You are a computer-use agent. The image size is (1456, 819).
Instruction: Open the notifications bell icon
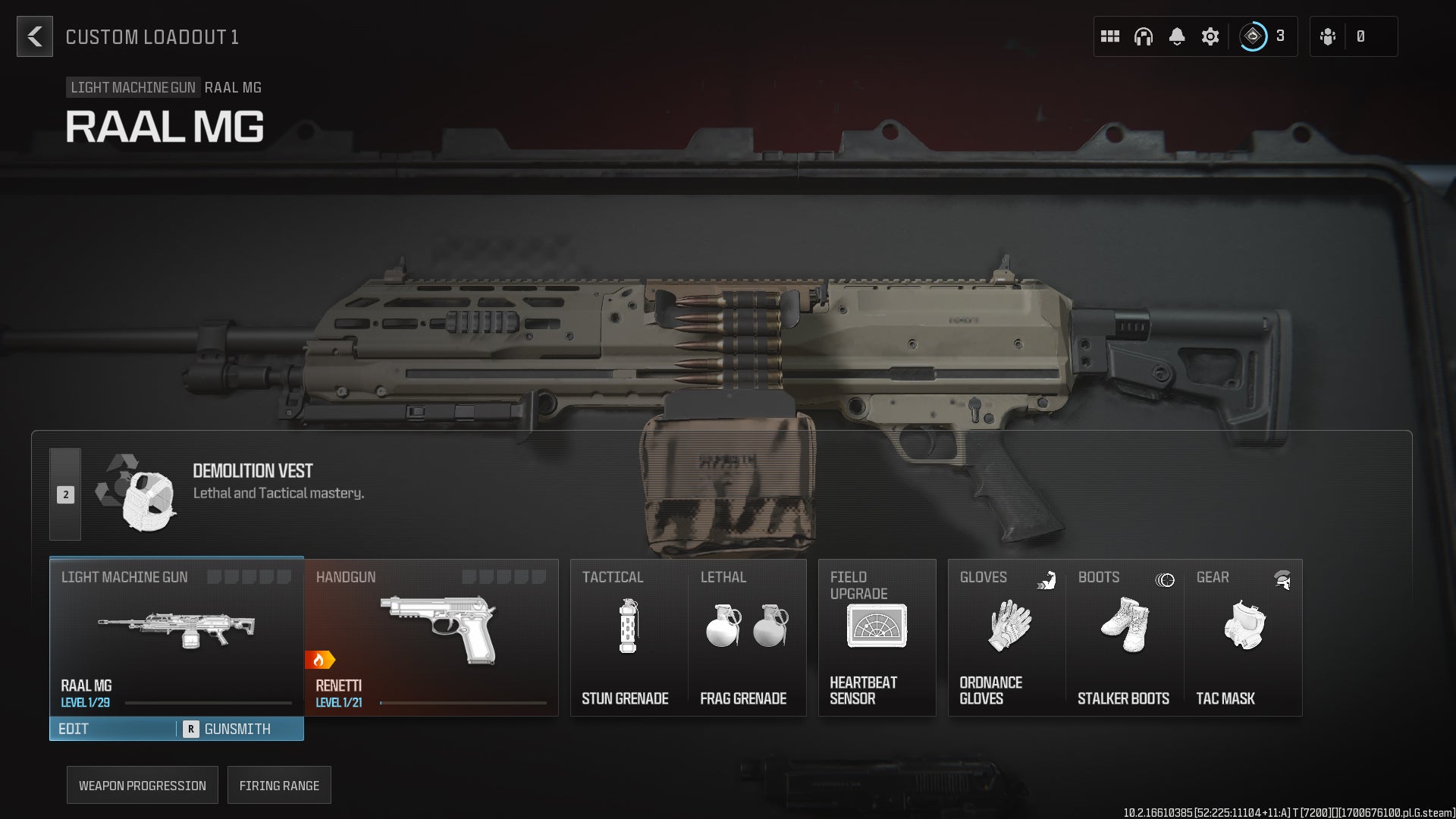tap(1177, 36)
